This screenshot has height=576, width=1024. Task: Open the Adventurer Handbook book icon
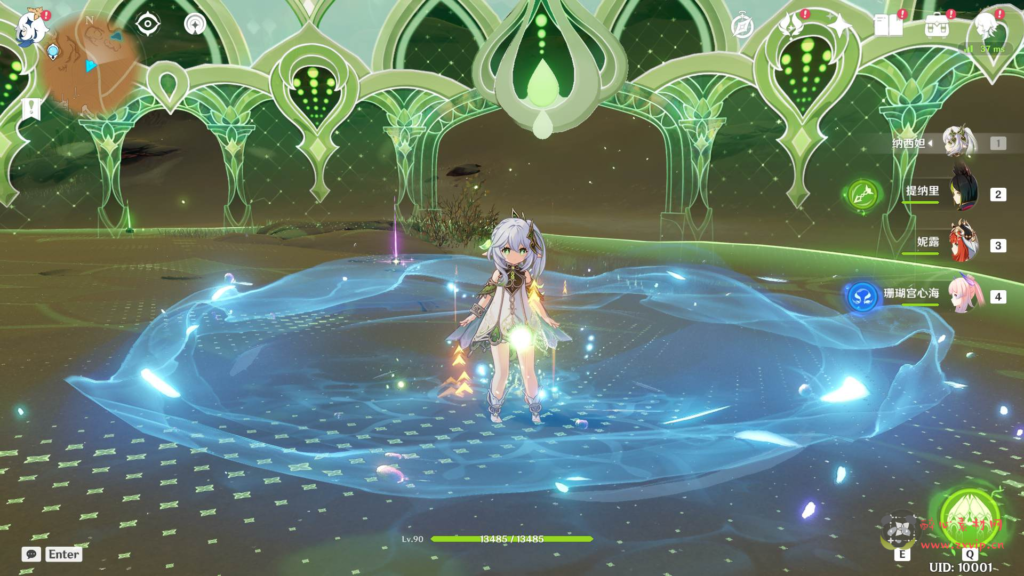pos(887,25)
